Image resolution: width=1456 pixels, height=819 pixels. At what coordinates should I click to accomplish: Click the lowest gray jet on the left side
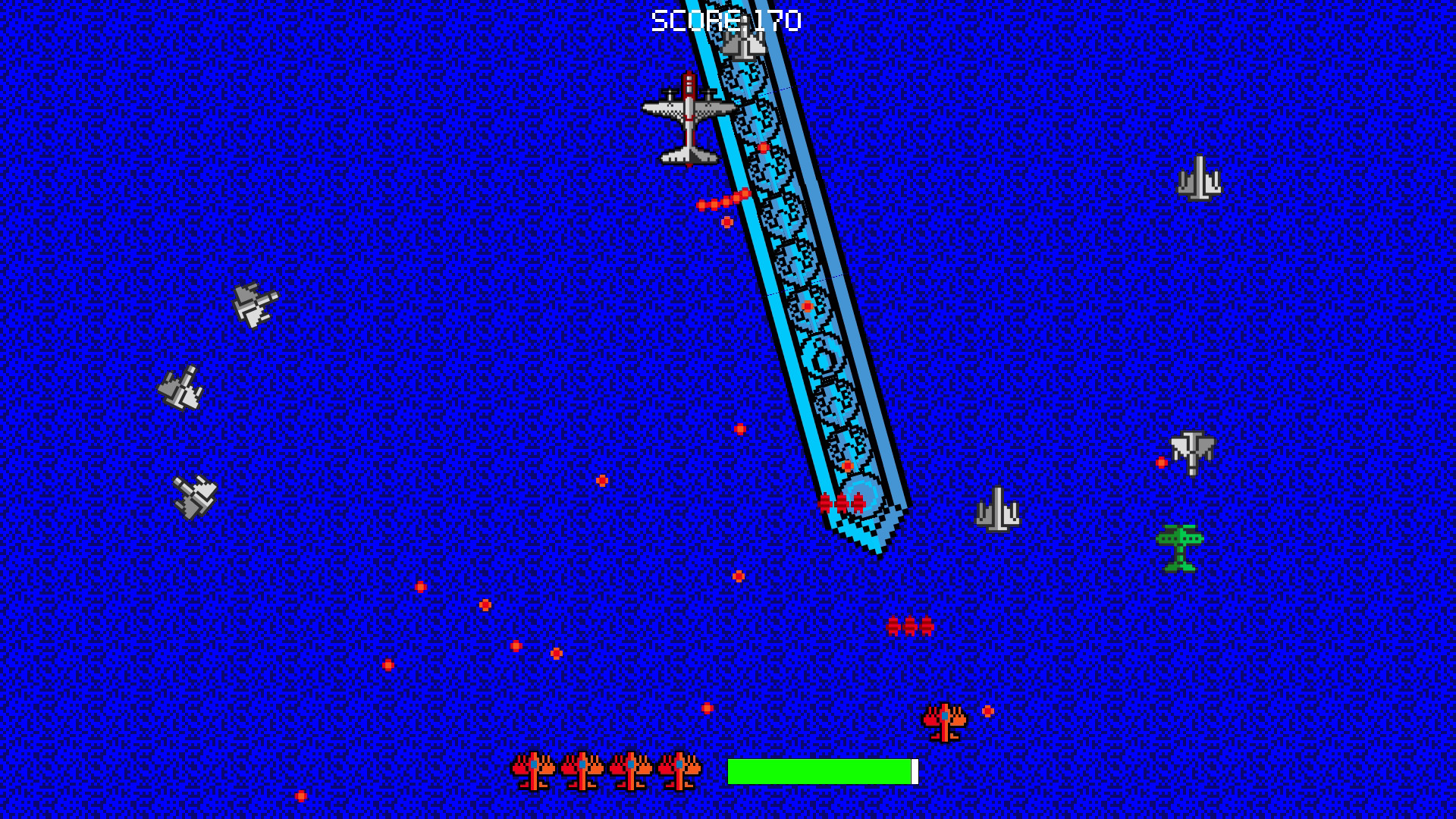coord(195,497)
